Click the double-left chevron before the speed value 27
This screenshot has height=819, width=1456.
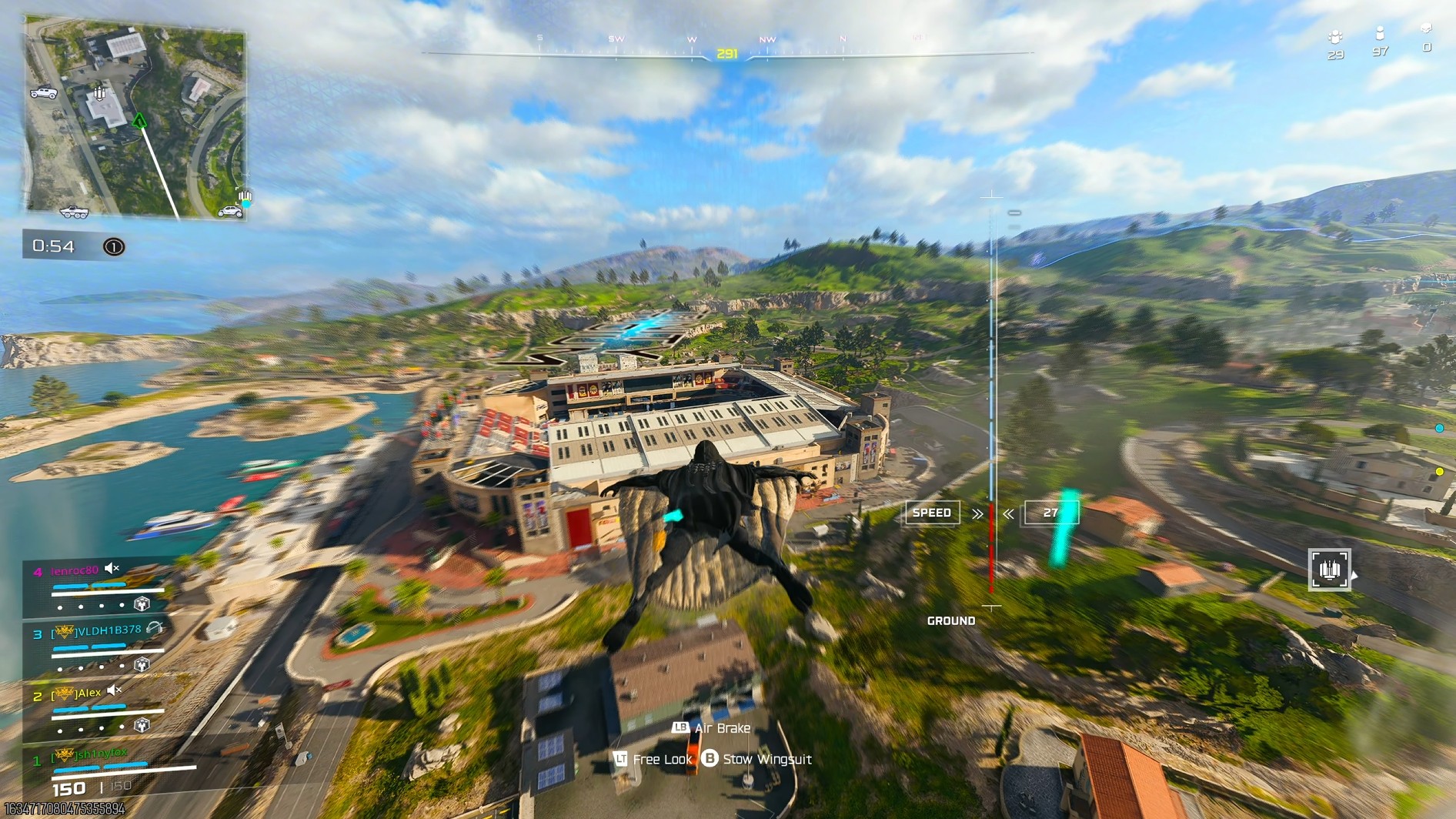coord(1009,513)
